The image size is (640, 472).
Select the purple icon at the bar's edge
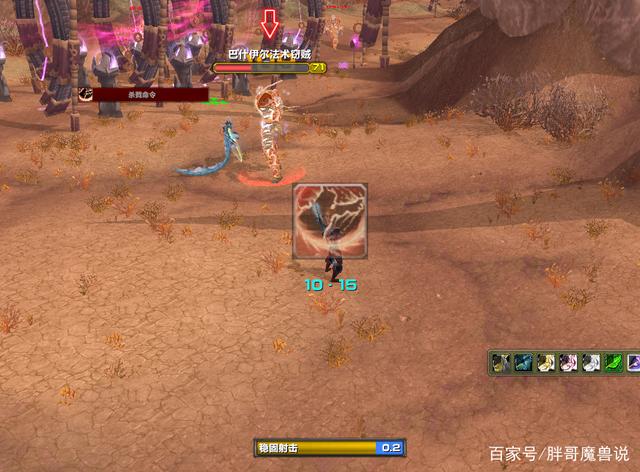pyautogui.click(x=634, y=362)
